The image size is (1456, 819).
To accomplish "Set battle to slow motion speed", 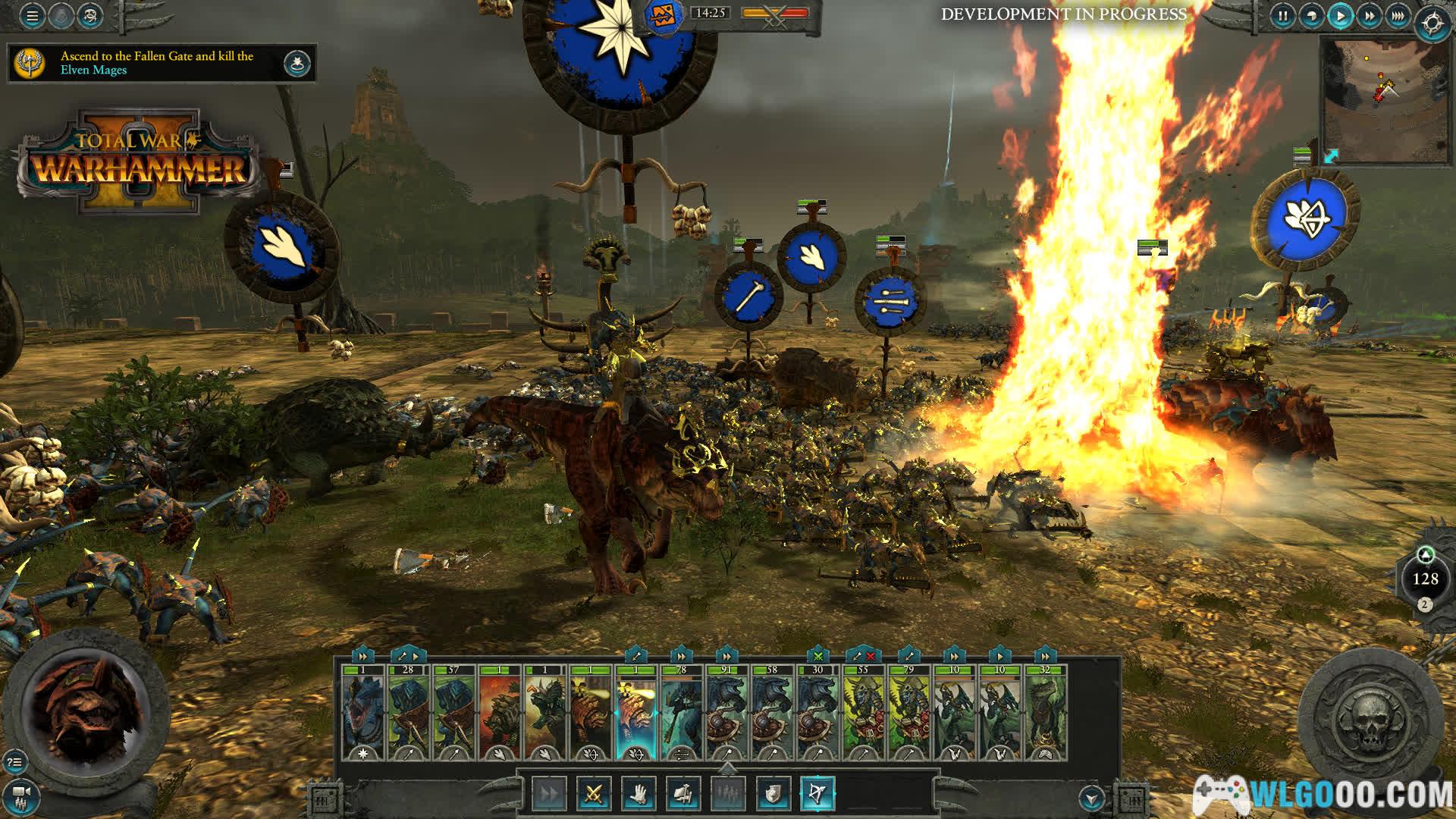I will [x=1311, y=16].
